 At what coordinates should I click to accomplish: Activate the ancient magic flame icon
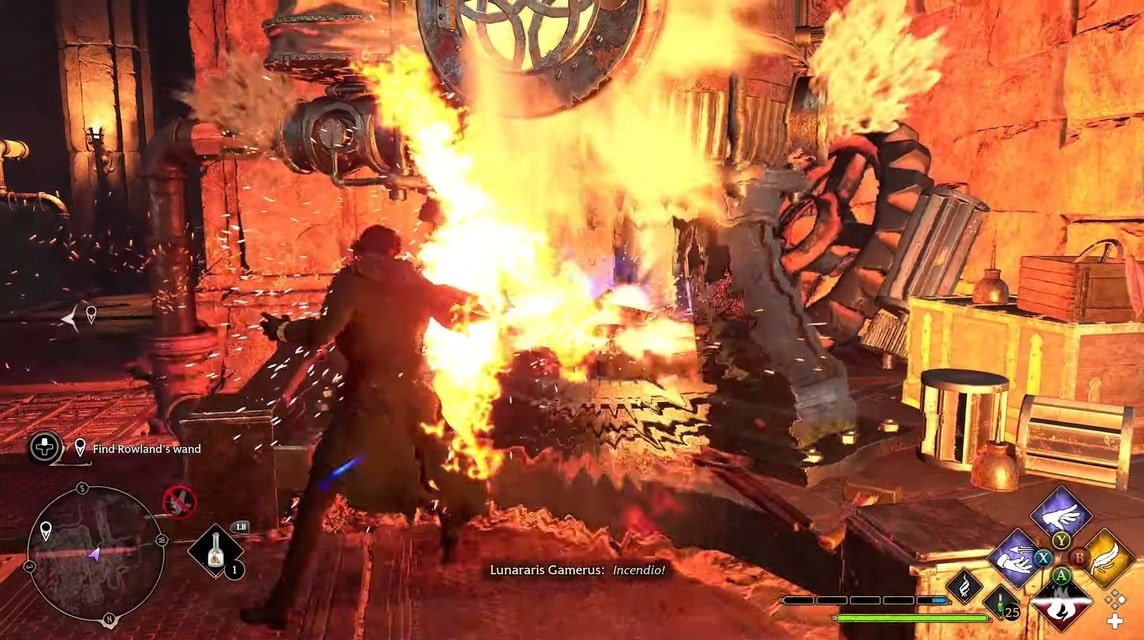pos(964,586)
